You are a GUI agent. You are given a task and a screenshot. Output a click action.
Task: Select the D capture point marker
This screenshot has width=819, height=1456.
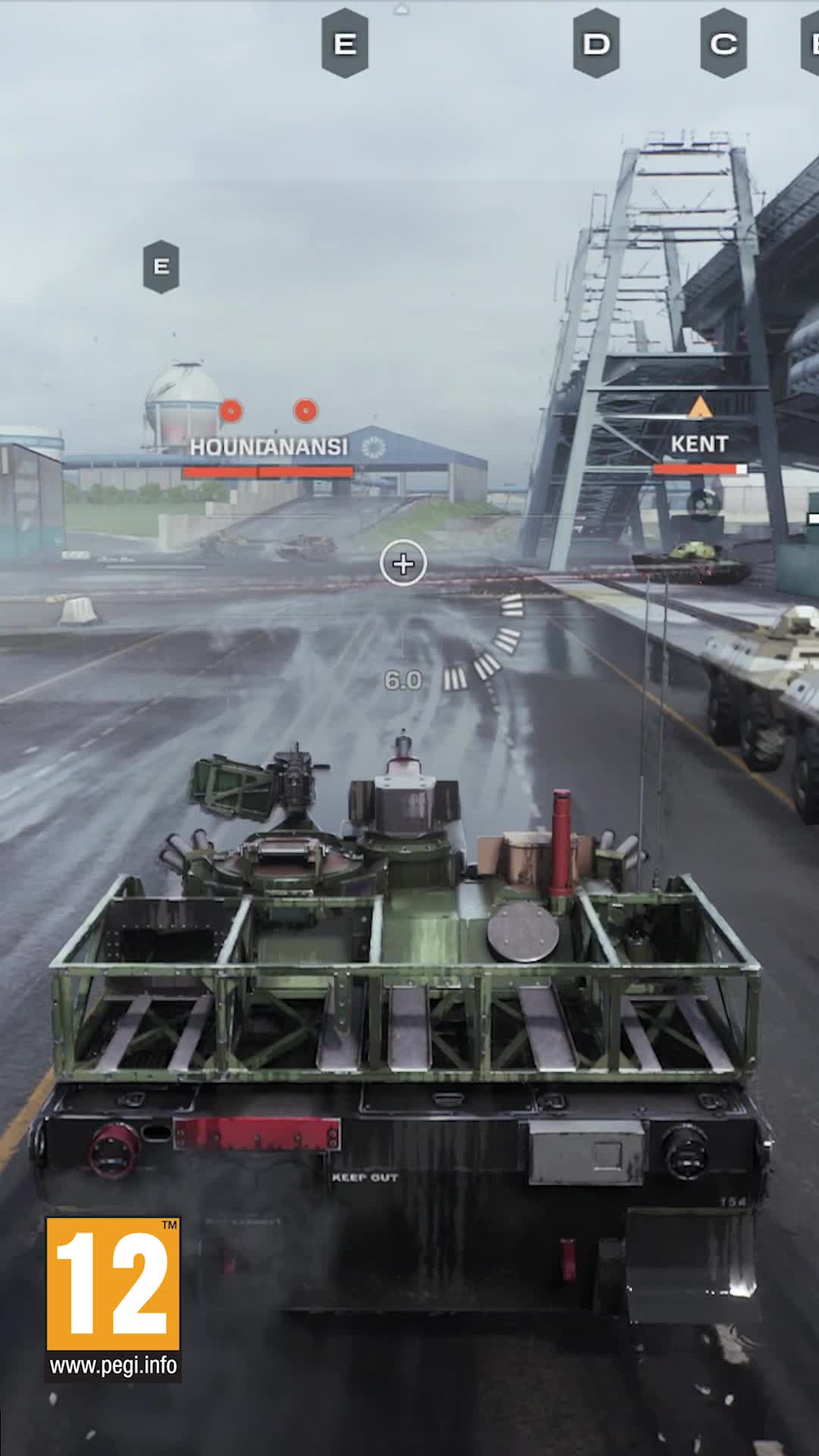[x=596, y=43]
